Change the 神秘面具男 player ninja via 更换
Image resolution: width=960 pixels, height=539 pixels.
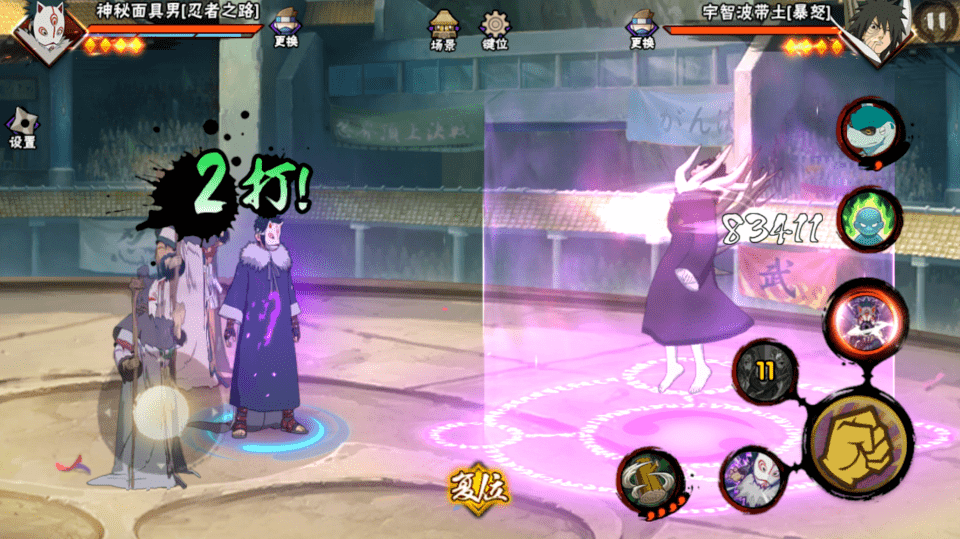[x=285, y=27]
